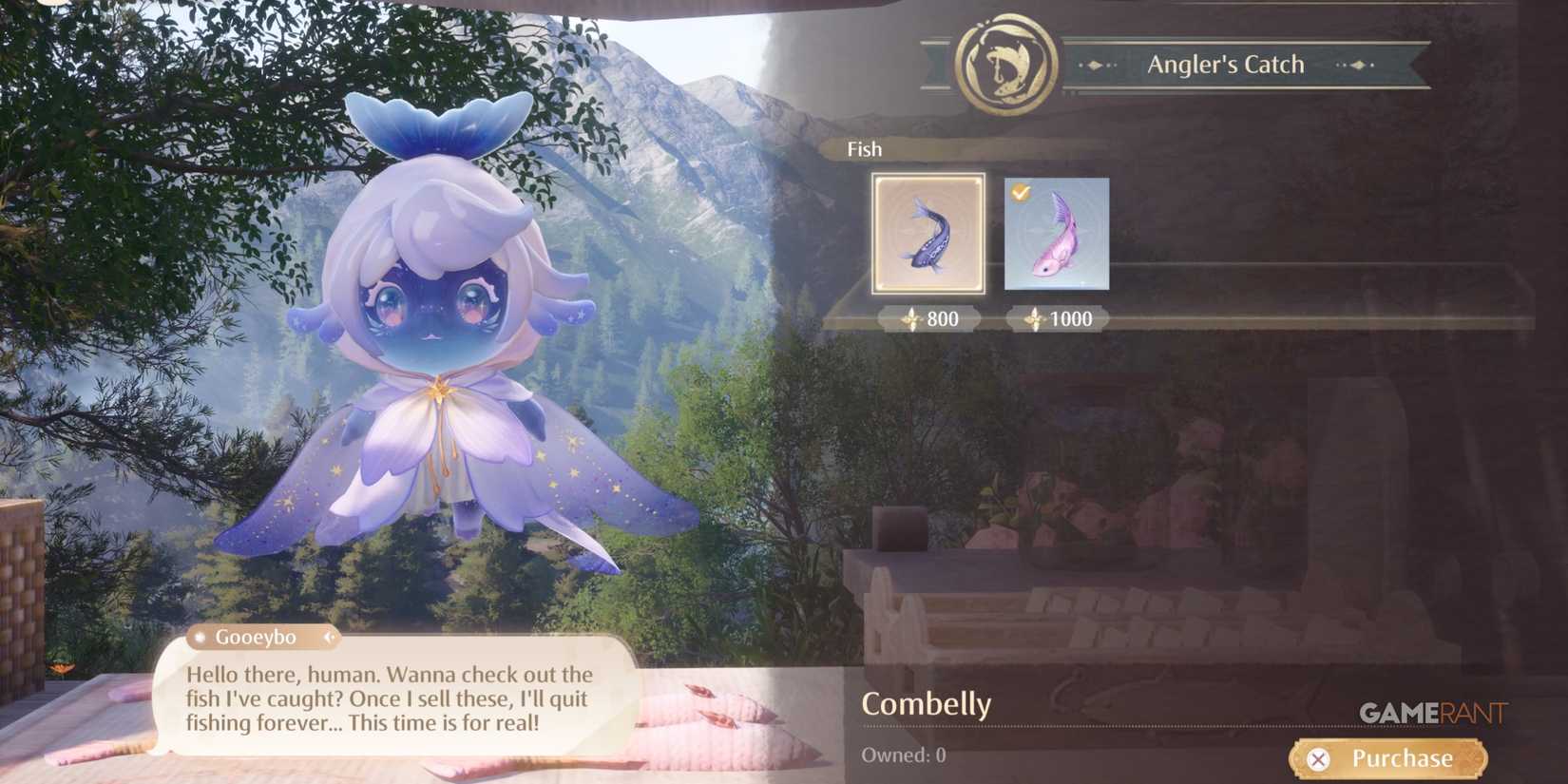
Task: Collapse the Angler's Catch shop panel
Action: coord(1226,63)
